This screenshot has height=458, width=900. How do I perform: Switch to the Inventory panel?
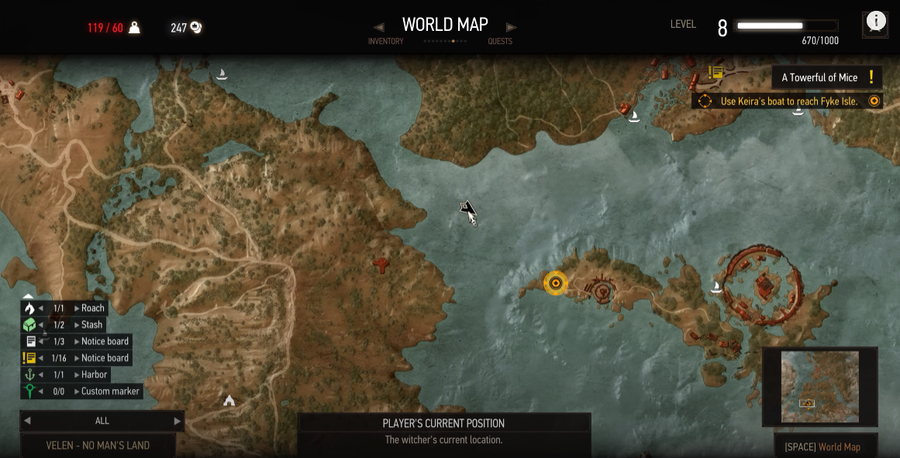pos(385,42)
